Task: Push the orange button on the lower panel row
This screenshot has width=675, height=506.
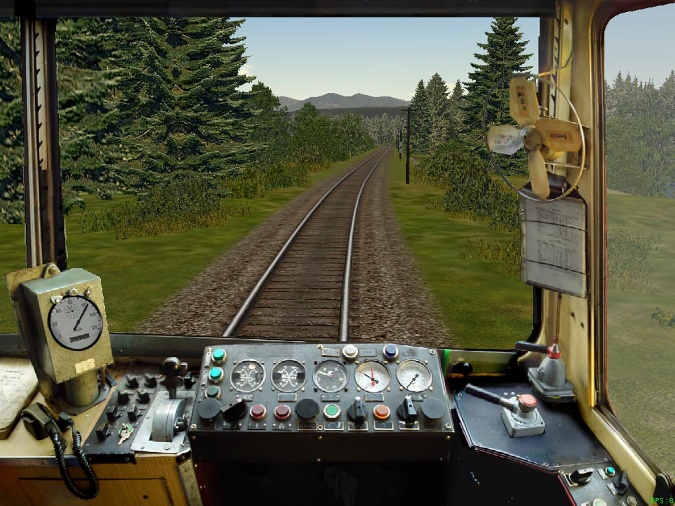Action: pyautogui.click(x=382, y=411)
